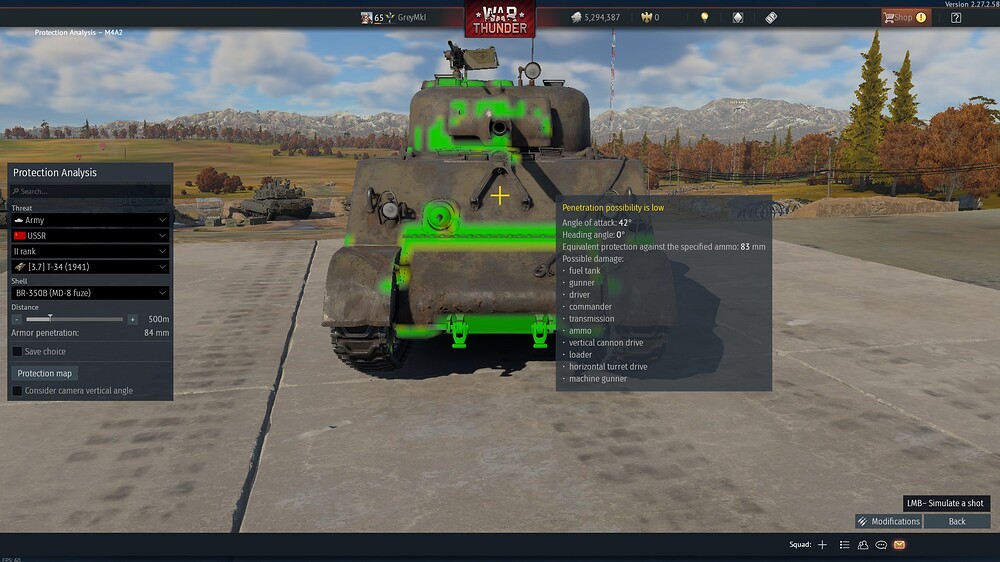Decrease distance with the minus button
Viewport: 1000px width, 562px height.
[17, 319]
